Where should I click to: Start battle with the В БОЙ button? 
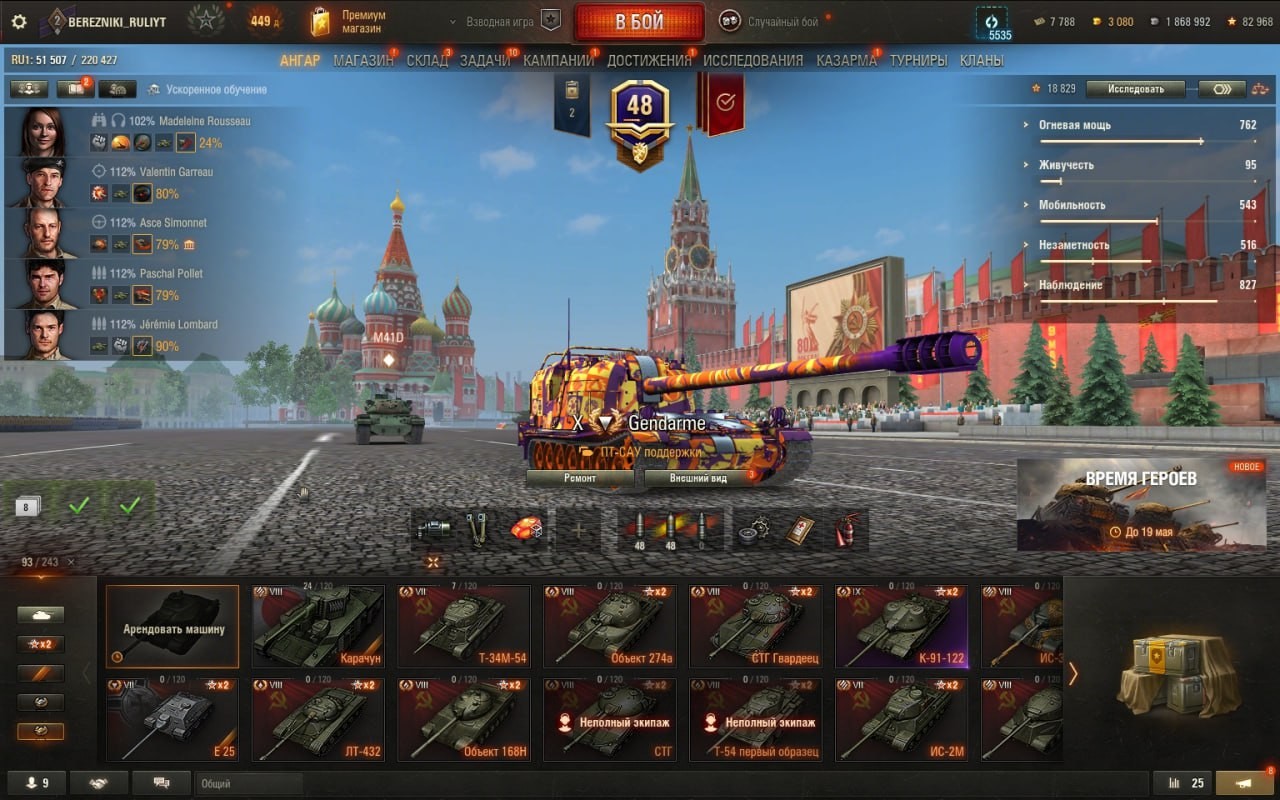coord(639,22)
